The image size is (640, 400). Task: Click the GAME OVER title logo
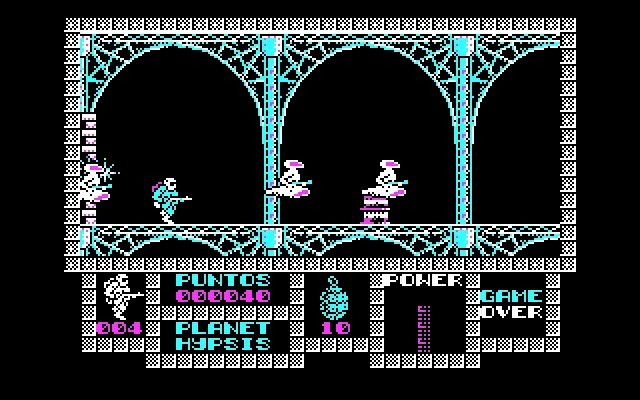pos(511,304)
